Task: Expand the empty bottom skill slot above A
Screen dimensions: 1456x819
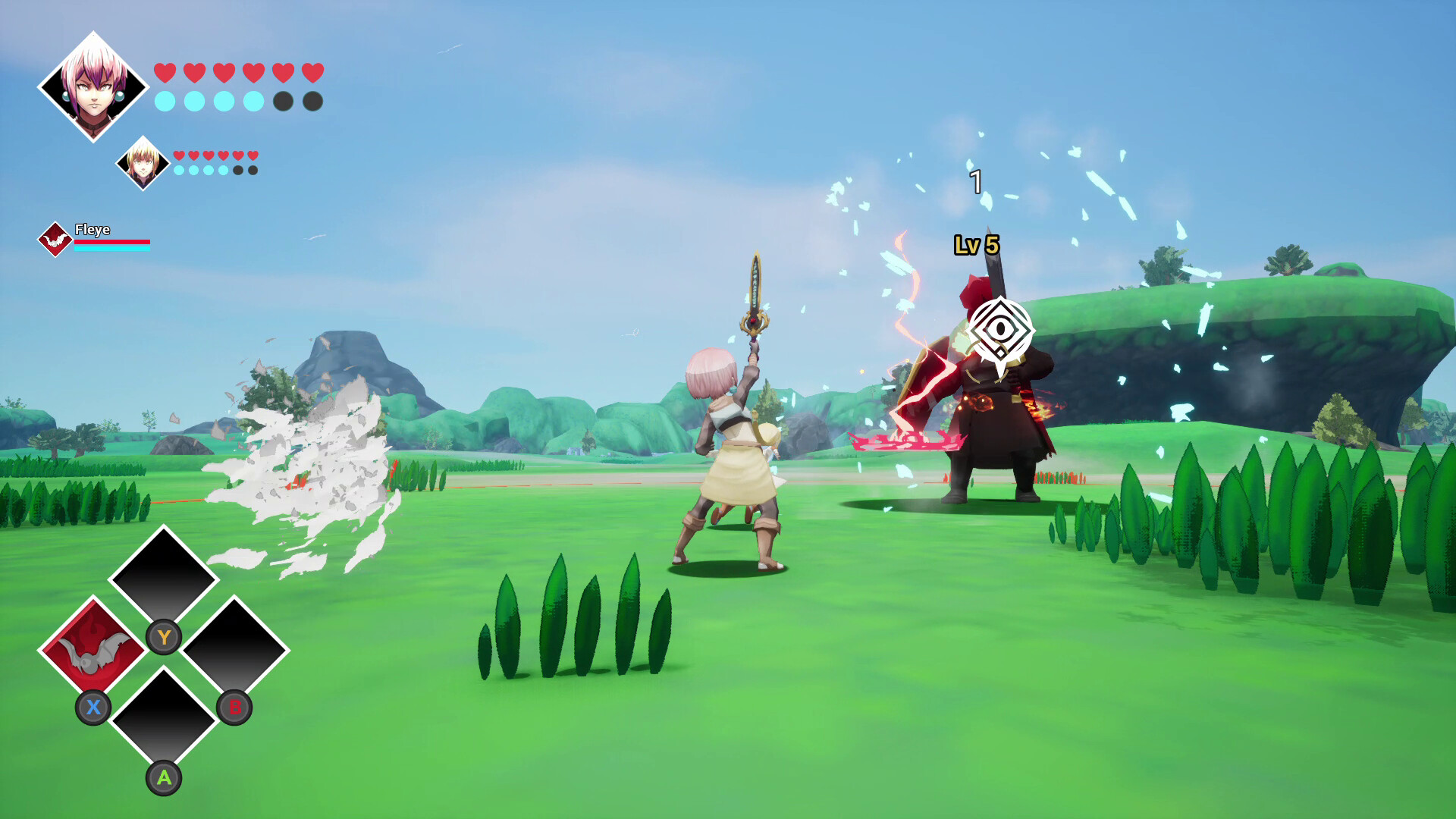Action: pos(163,722)
